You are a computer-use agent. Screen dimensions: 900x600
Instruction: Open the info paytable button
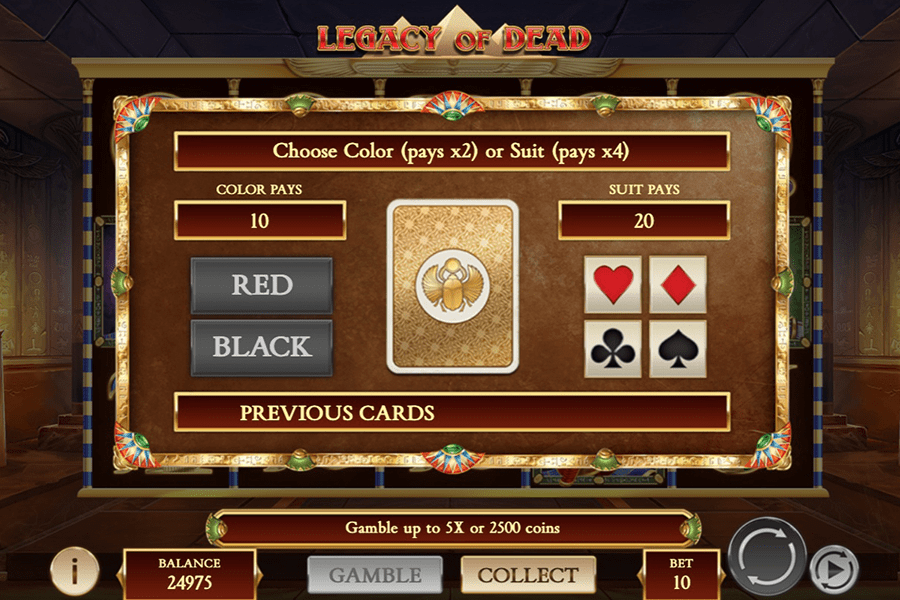pyautogui.click(x=74, y=572)
